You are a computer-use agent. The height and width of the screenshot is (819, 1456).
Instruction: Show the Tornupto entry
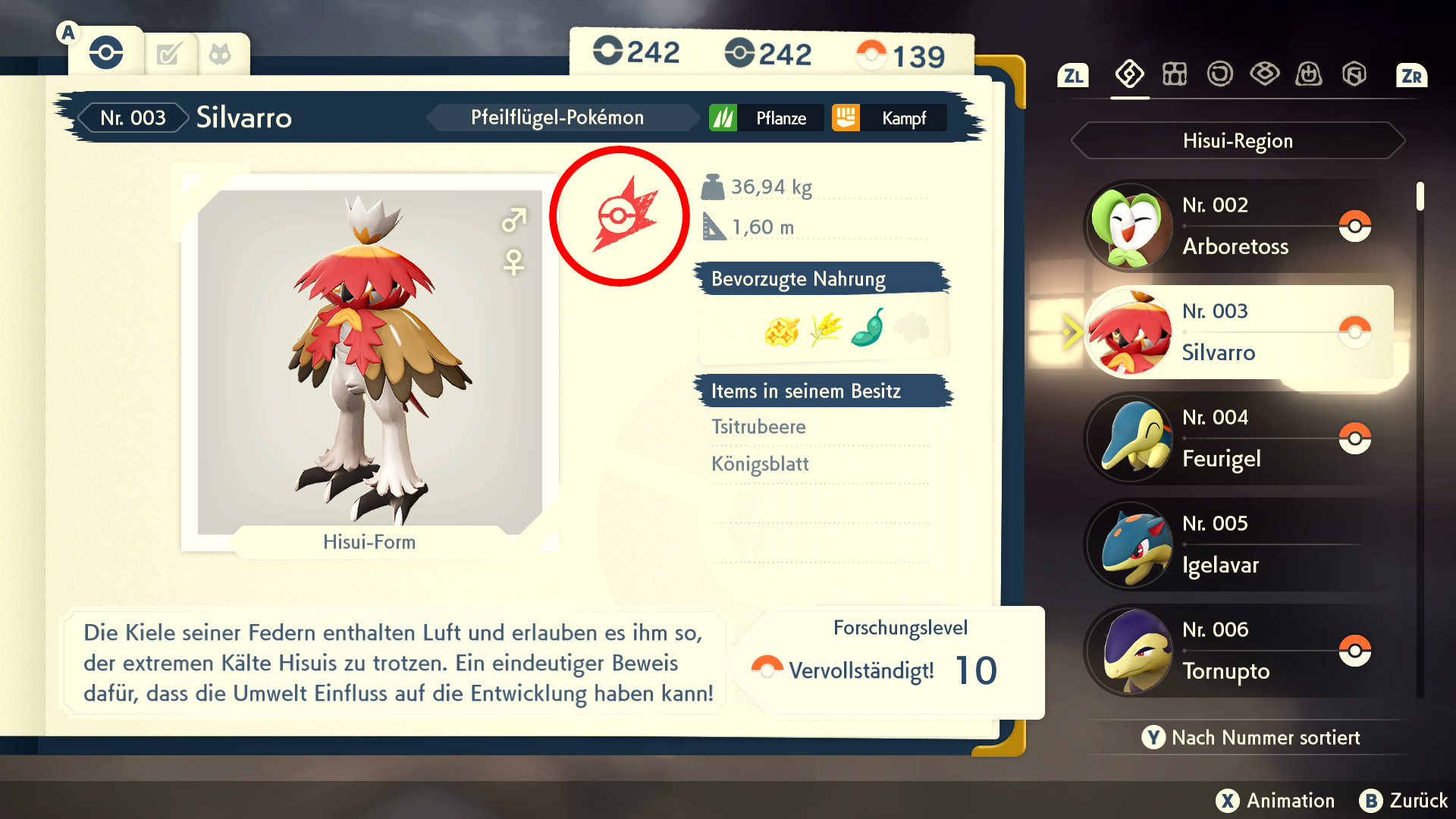pyautogui.click(x=1236, y=651)
